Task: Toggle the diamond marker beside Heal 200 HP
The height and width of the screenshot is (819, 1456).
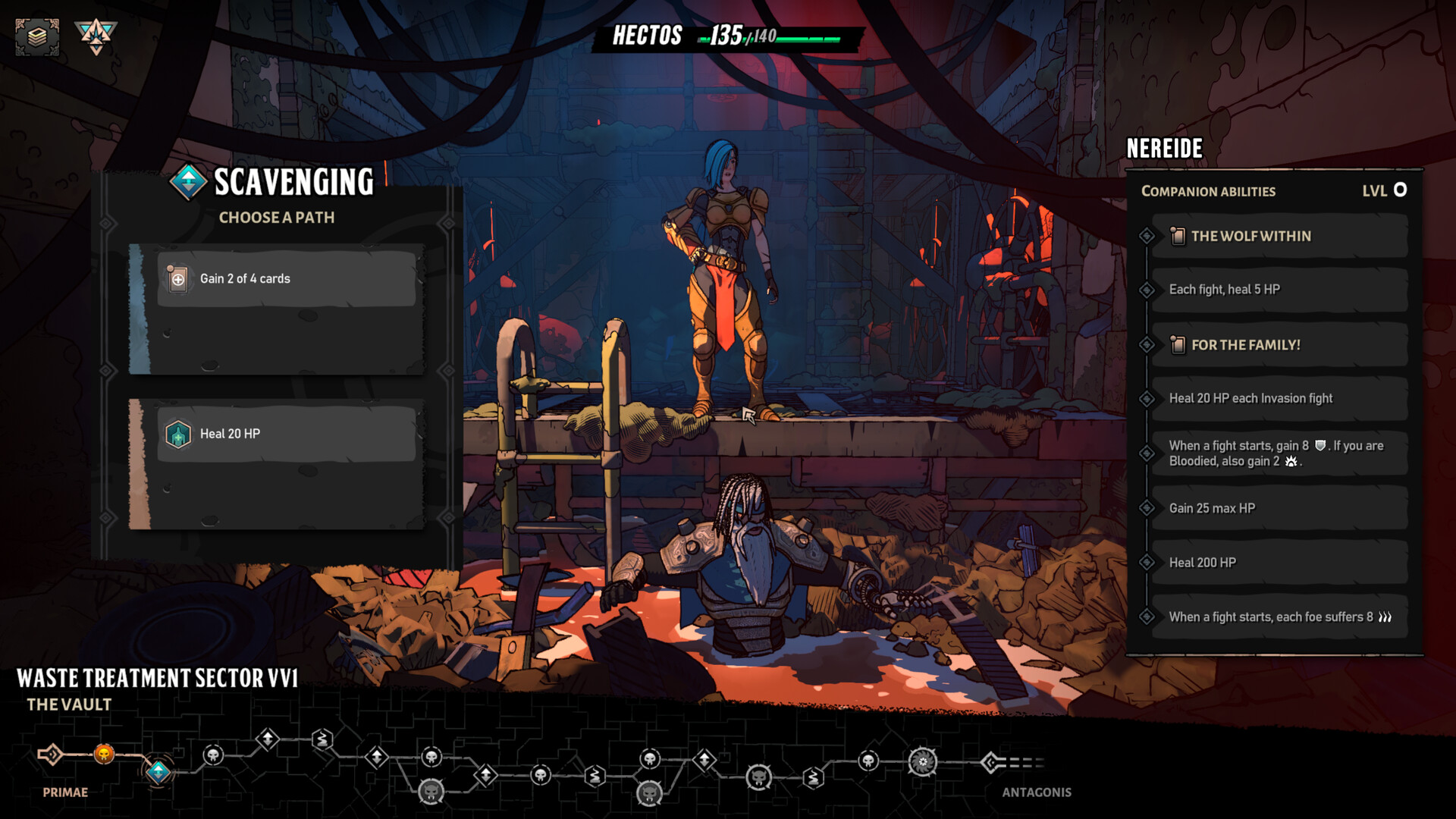Action: [x=1146, y=562]
